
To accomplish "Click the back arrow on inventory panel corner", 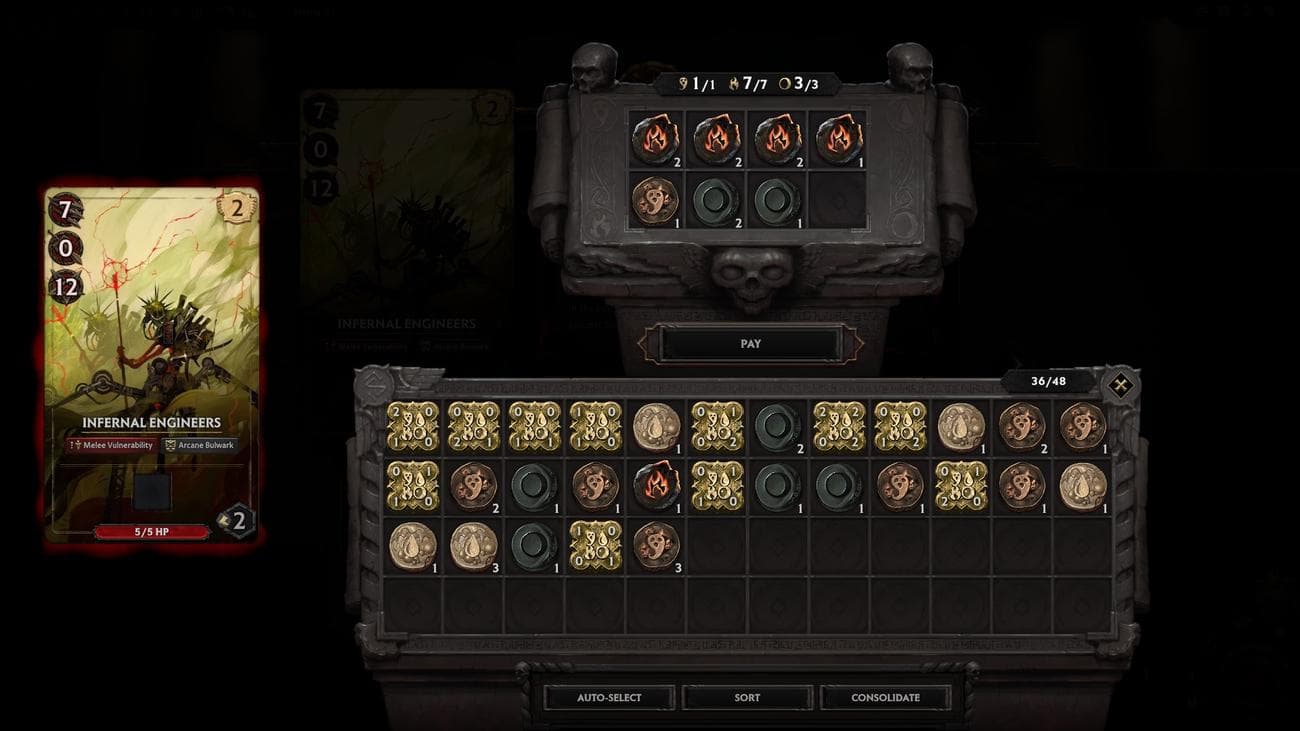I will [374, 381].
